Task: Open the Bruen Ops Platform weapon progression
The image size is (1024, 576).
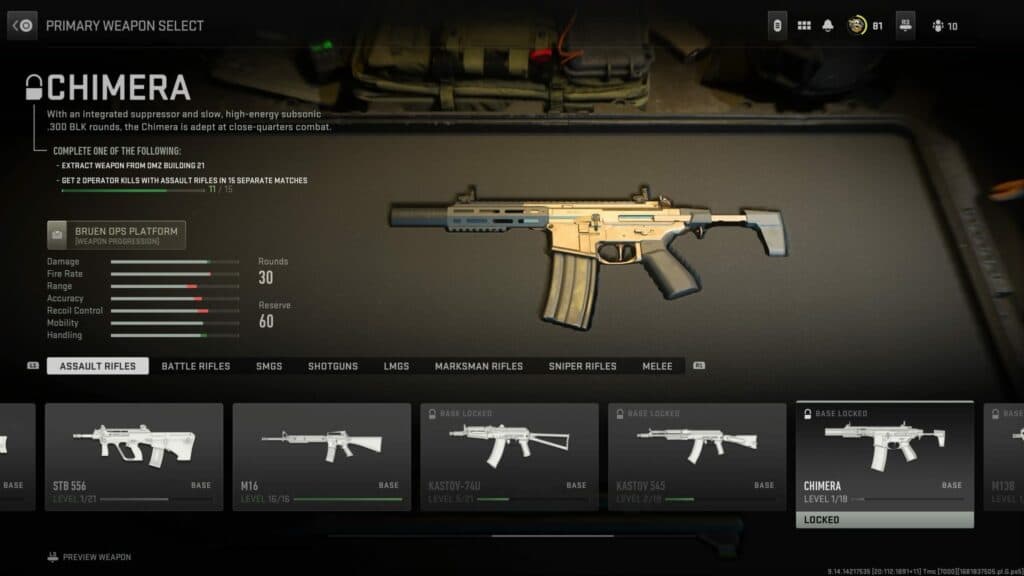Action: pyautogui.click(x=116, y=235)
